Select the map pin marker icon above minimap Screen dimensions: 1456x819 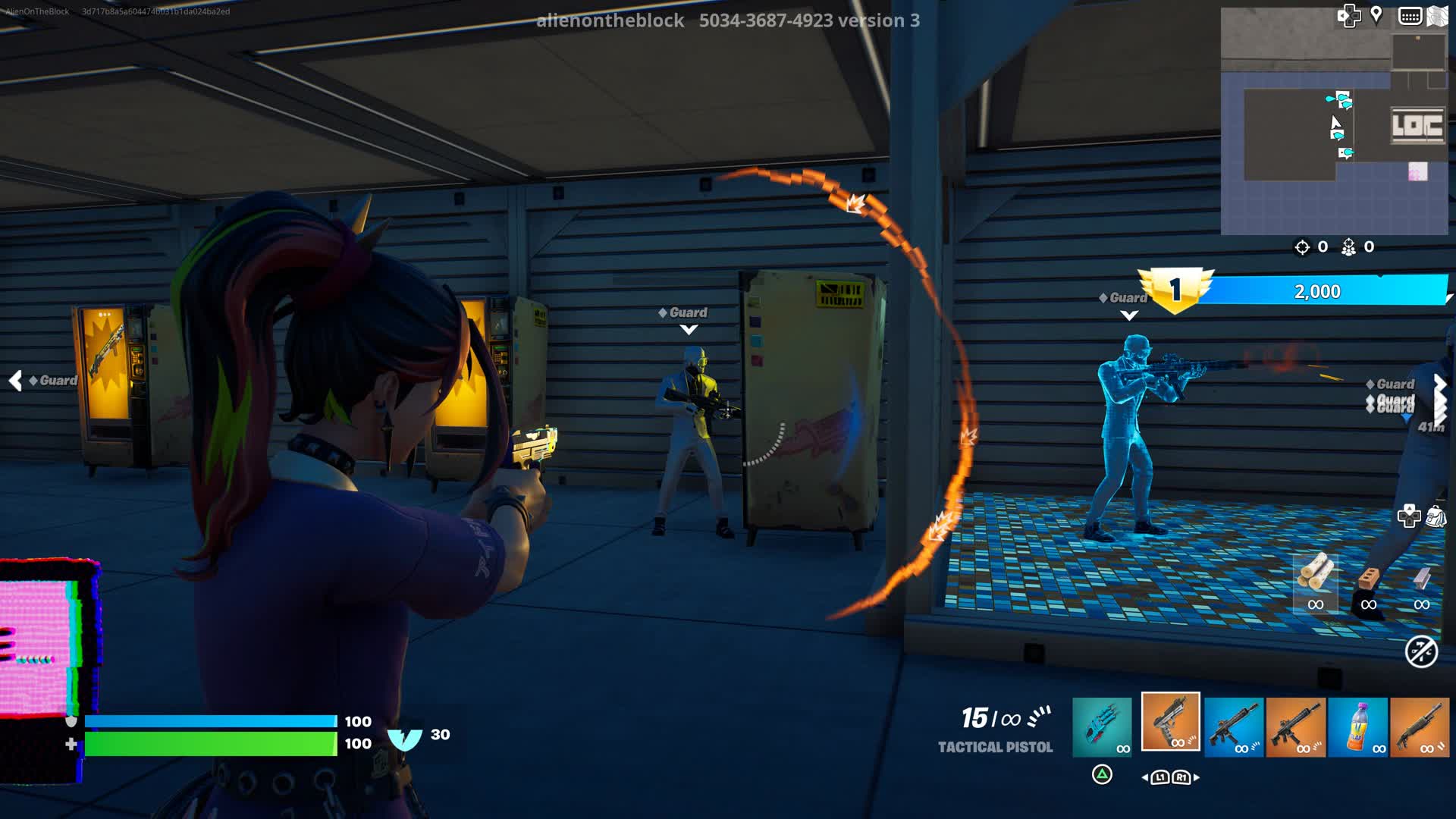tap(1376, 14)
